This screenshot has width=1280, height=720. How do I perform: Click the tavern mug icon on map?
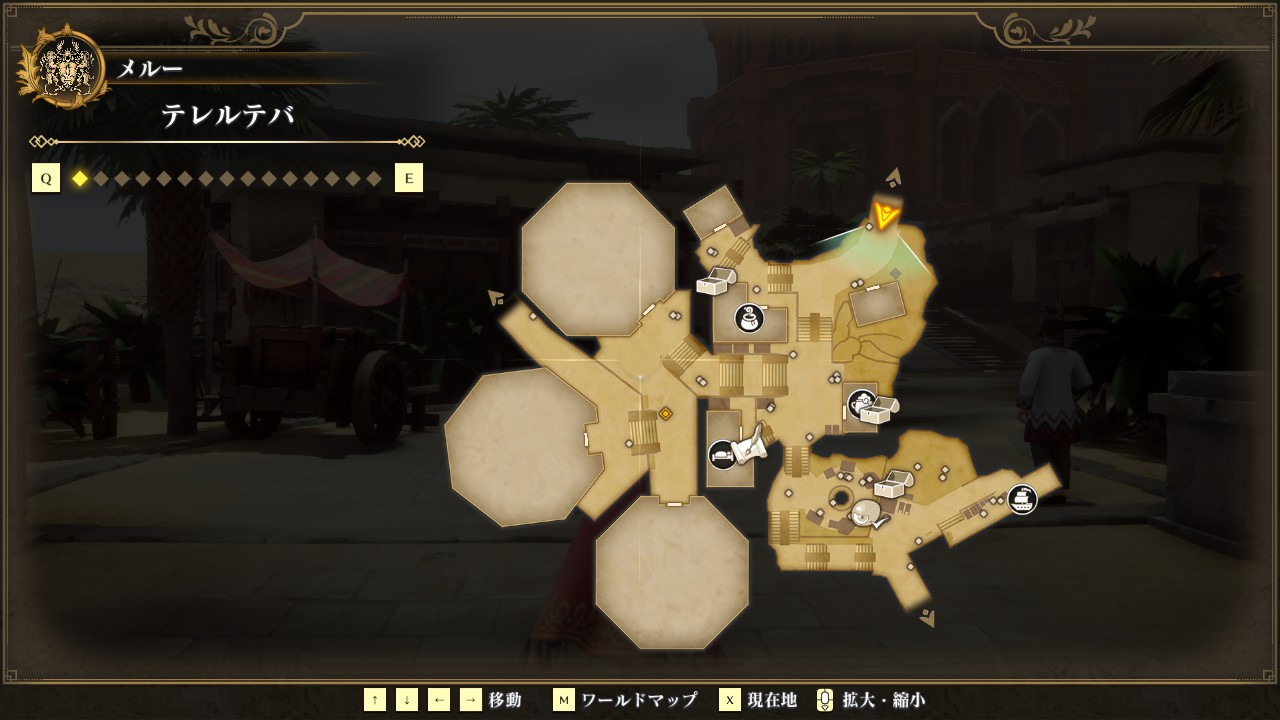pos(860,404)
